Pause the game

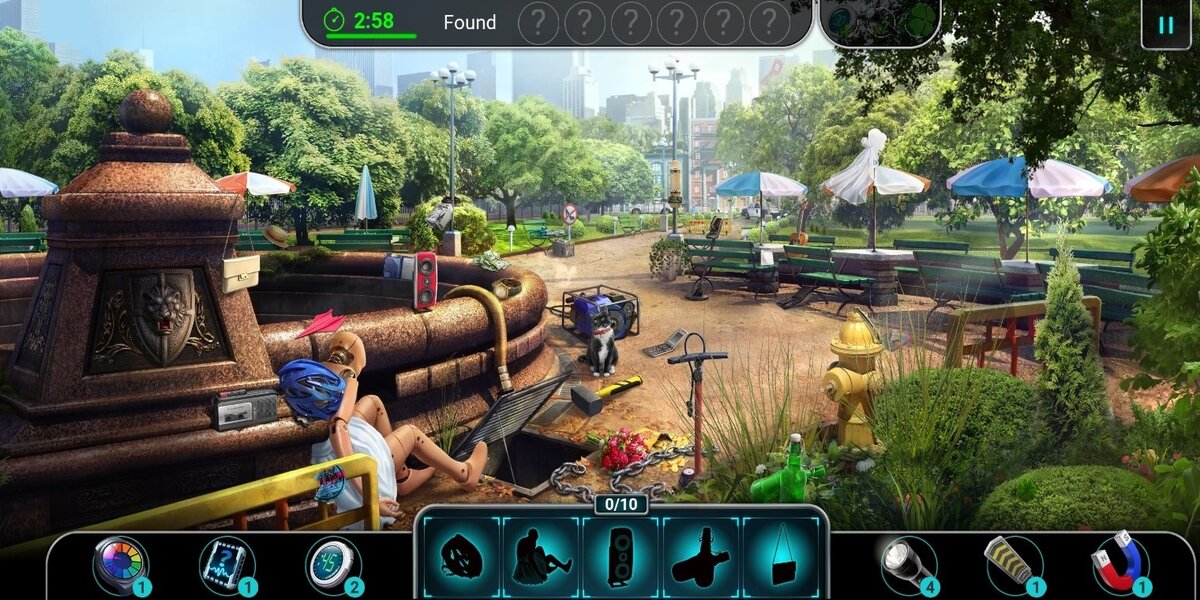pos(1165,25)
